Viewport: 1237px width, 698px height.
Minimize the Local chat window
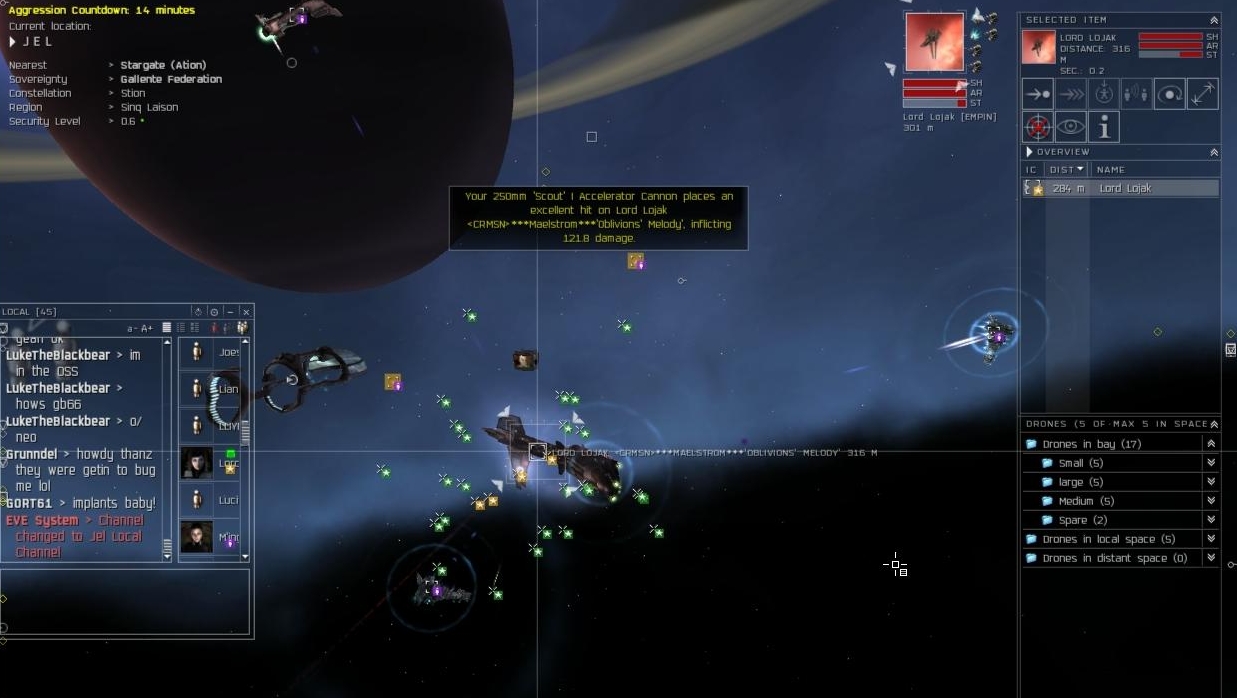(x=229, y=312)
